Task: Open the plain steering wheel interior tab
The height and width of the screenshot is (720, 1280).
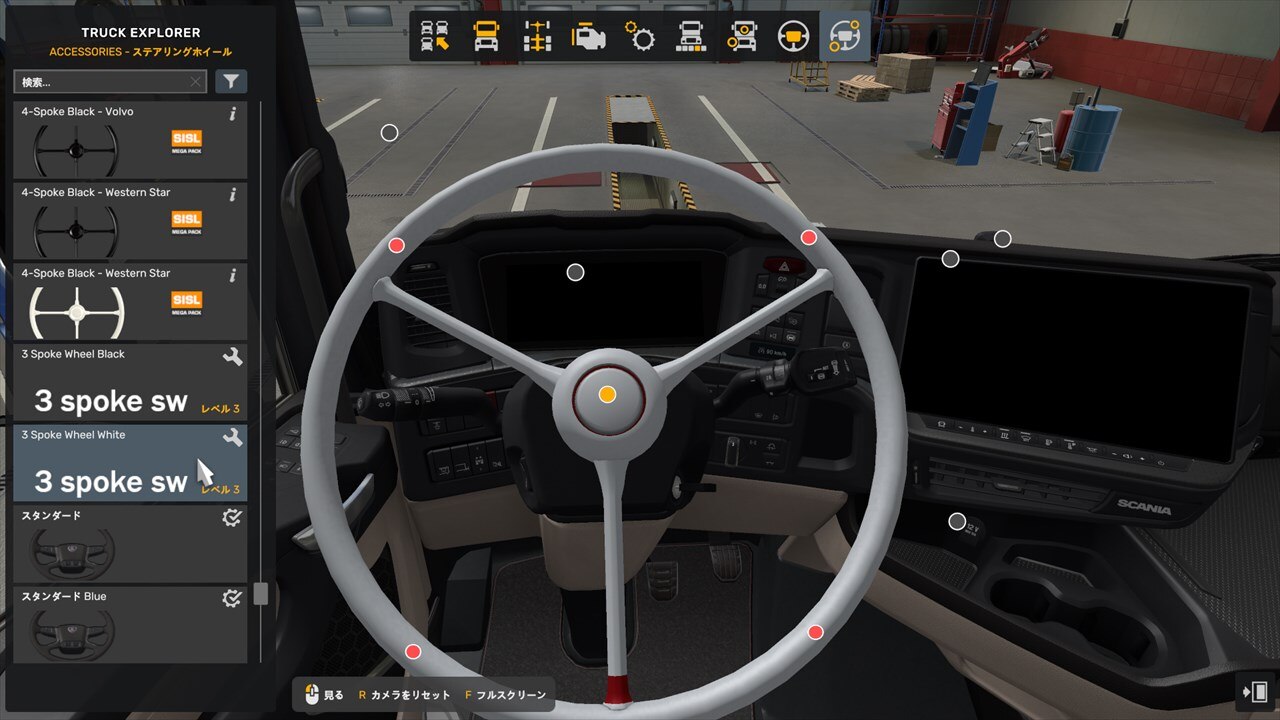Action: pyautogui.click(x=793, y=37)
